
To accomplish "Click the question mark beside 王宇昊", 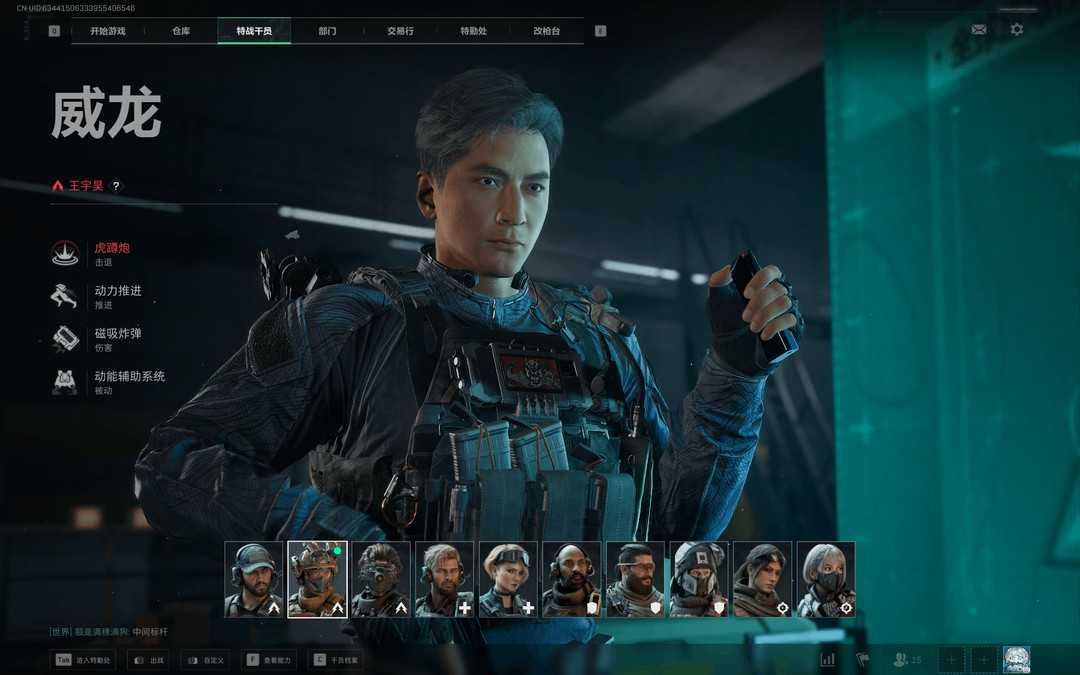I will (116, 186).
